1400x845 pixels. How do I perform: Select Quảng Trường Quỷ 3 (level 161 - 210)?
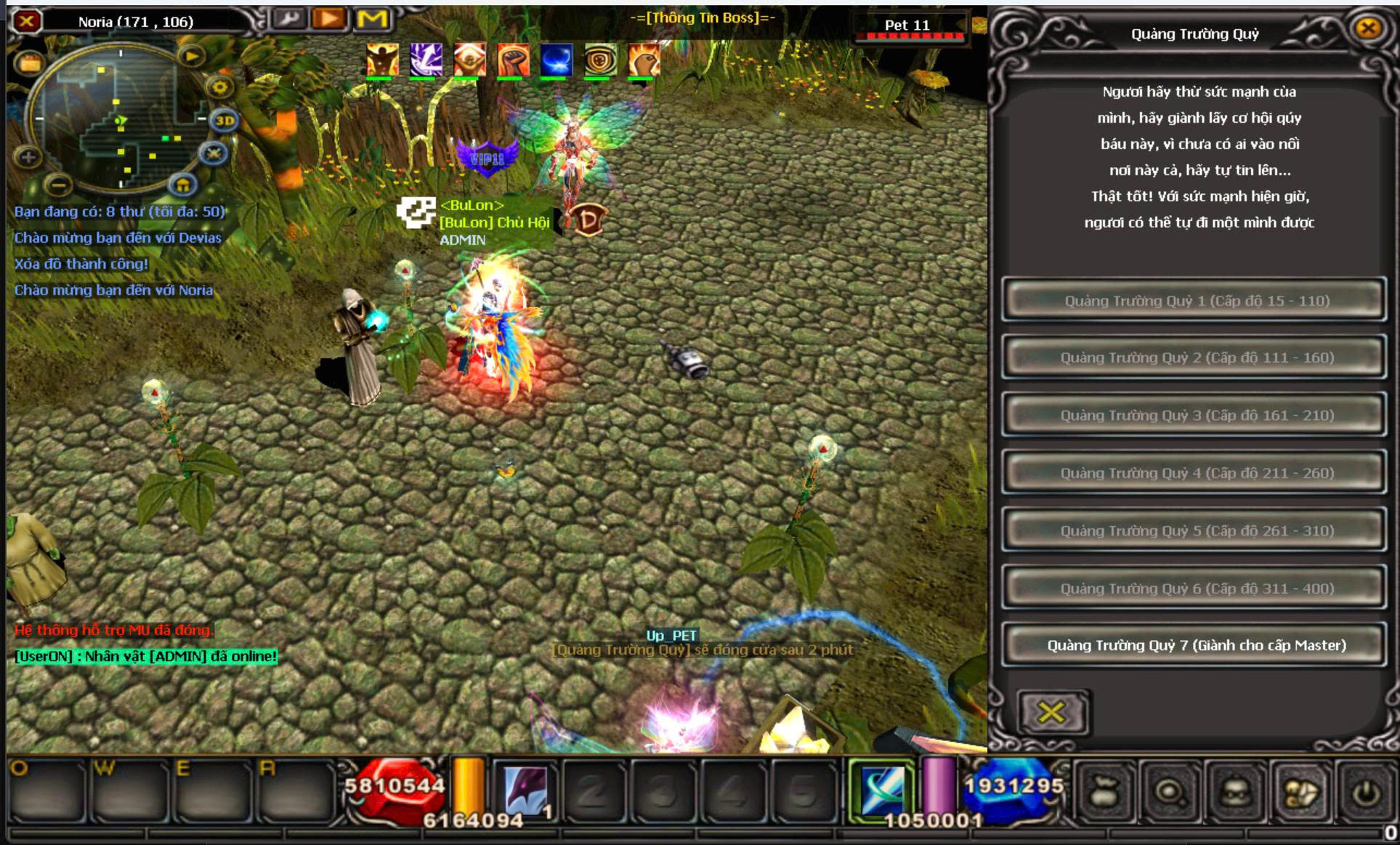1195,415
